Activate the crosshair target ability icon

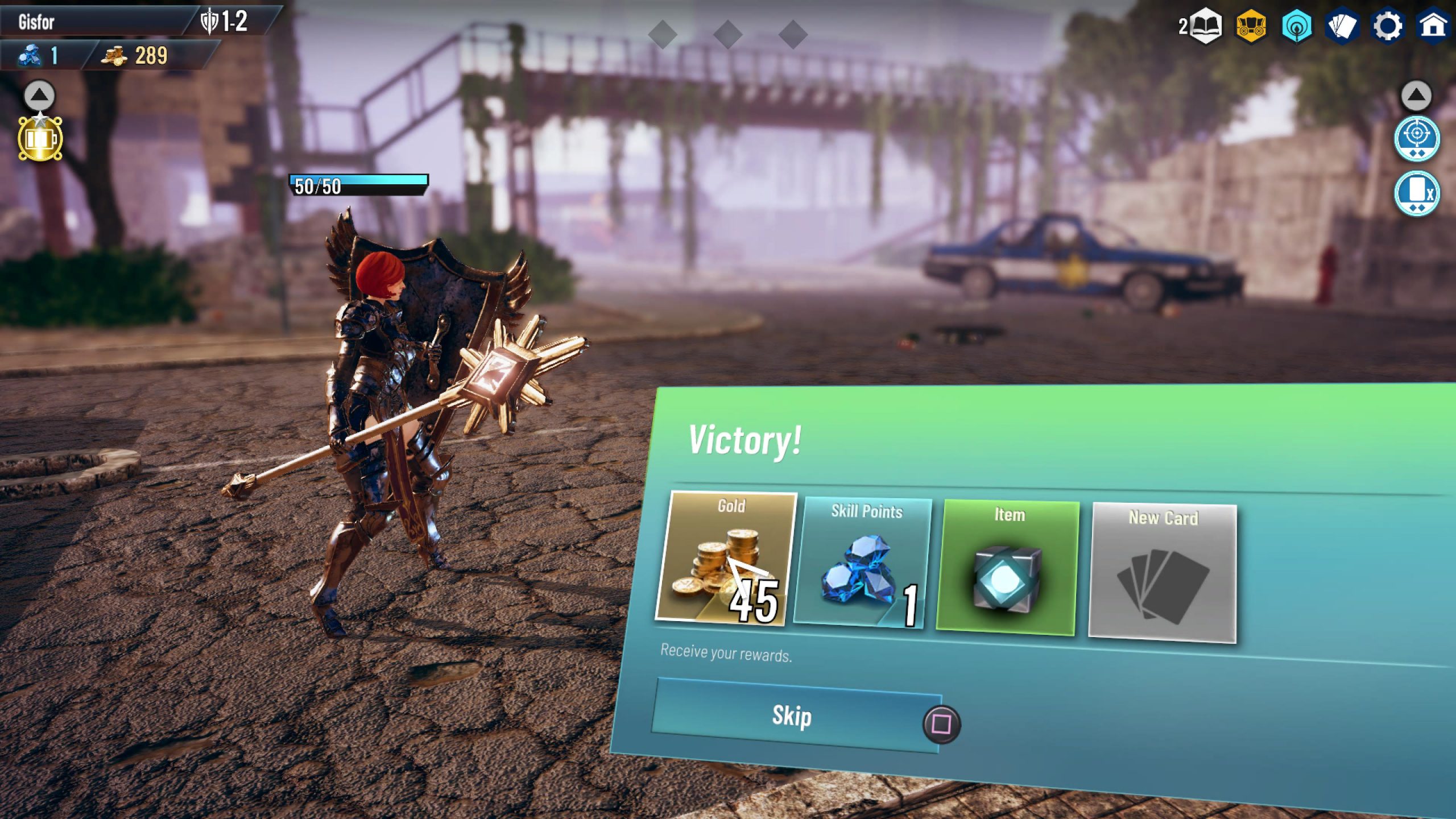coord(1417,138)
